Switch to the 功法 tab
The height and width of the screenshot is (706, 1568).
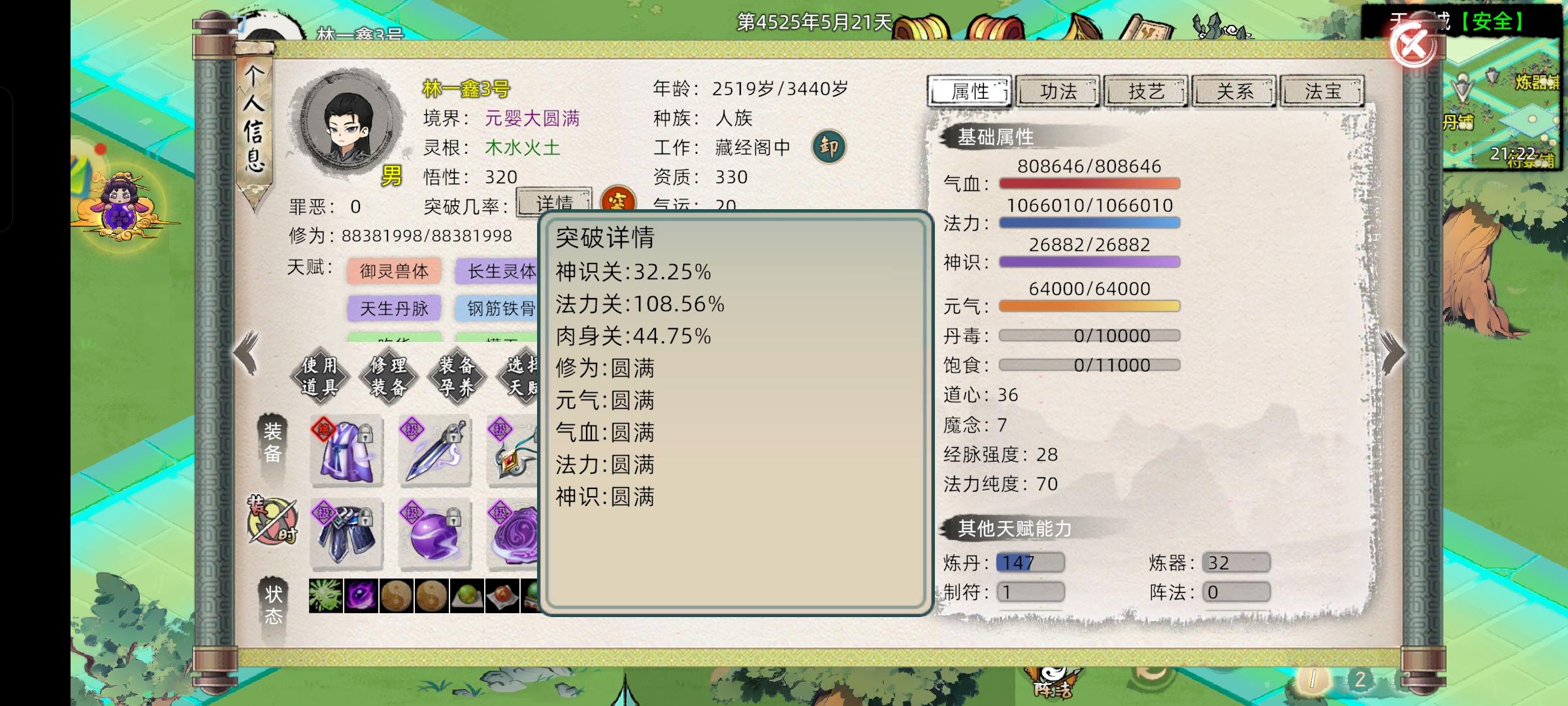pos(1059,92)
